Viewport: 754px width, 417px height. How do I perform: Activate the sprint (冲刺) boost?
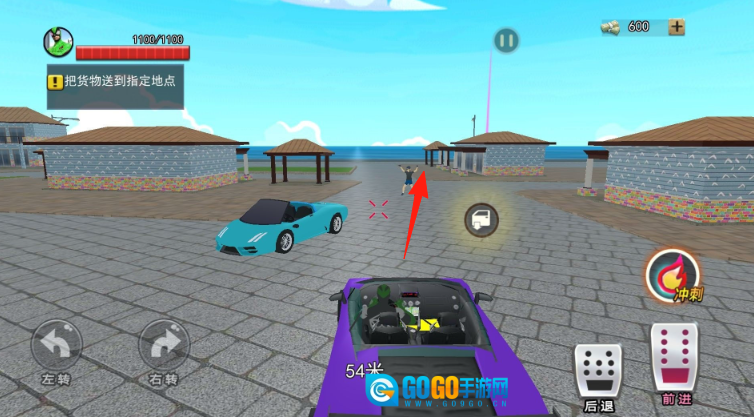674,275
